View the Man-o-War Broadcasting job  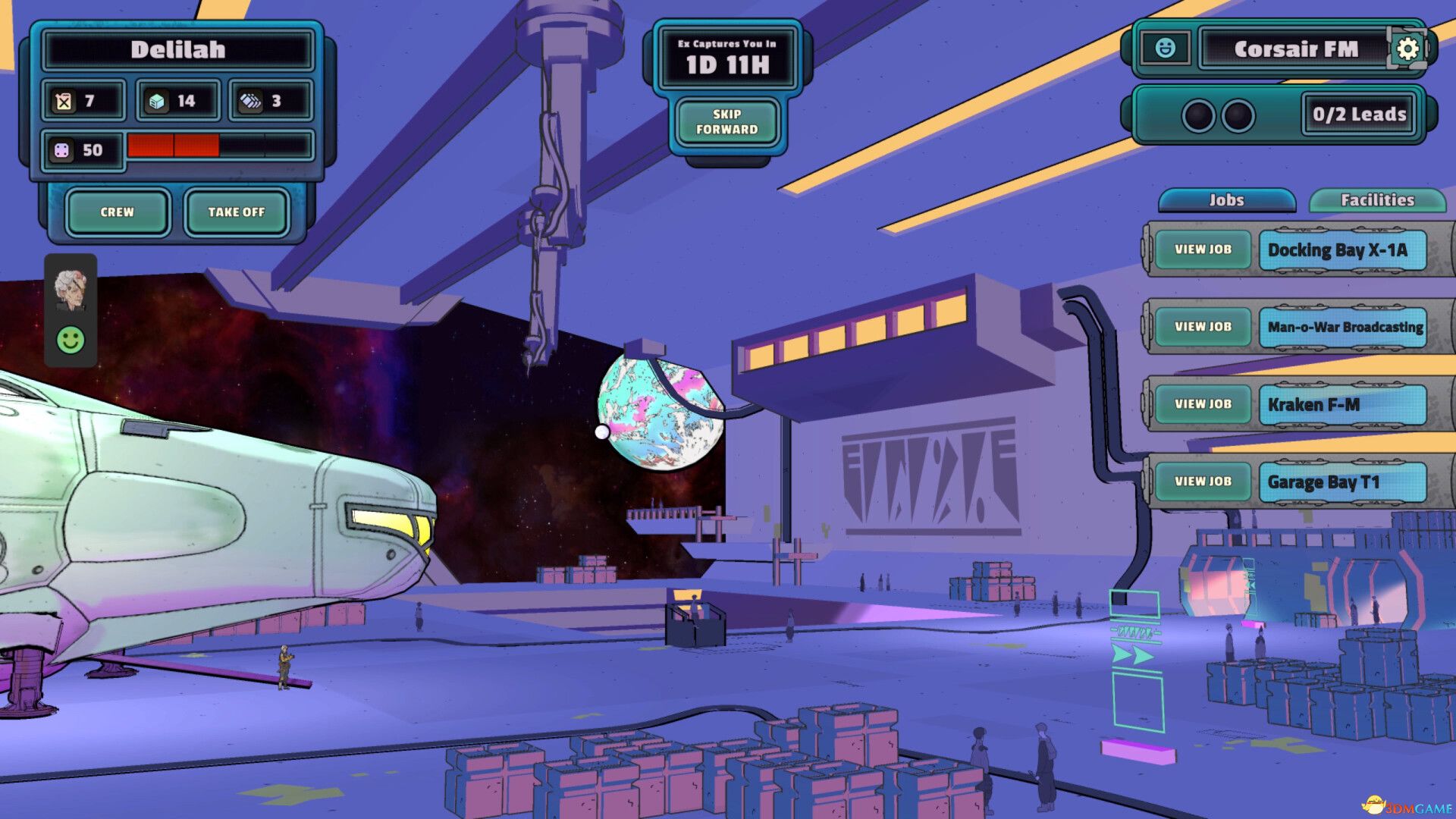click(x=1203, y=327)
